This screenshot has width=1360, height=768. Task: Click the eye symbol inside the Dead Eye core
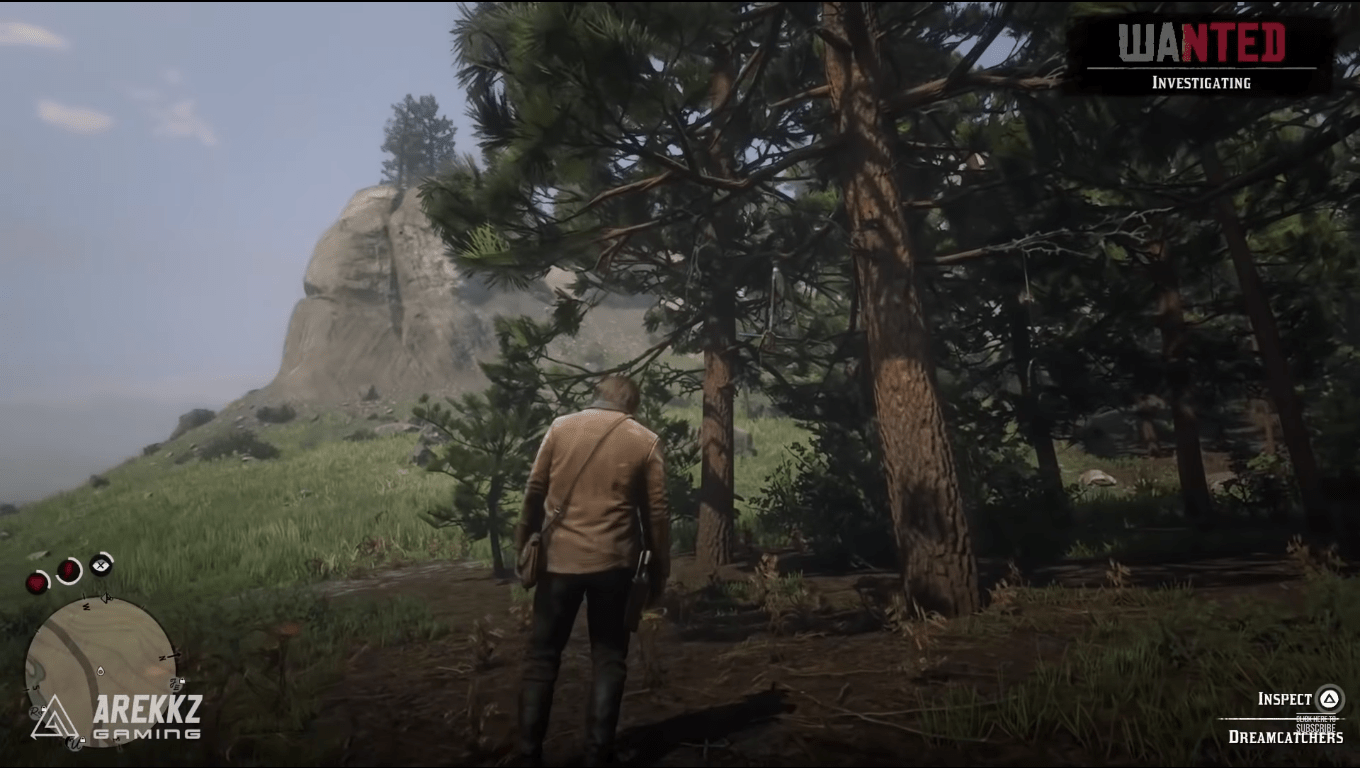pos(100,565)
